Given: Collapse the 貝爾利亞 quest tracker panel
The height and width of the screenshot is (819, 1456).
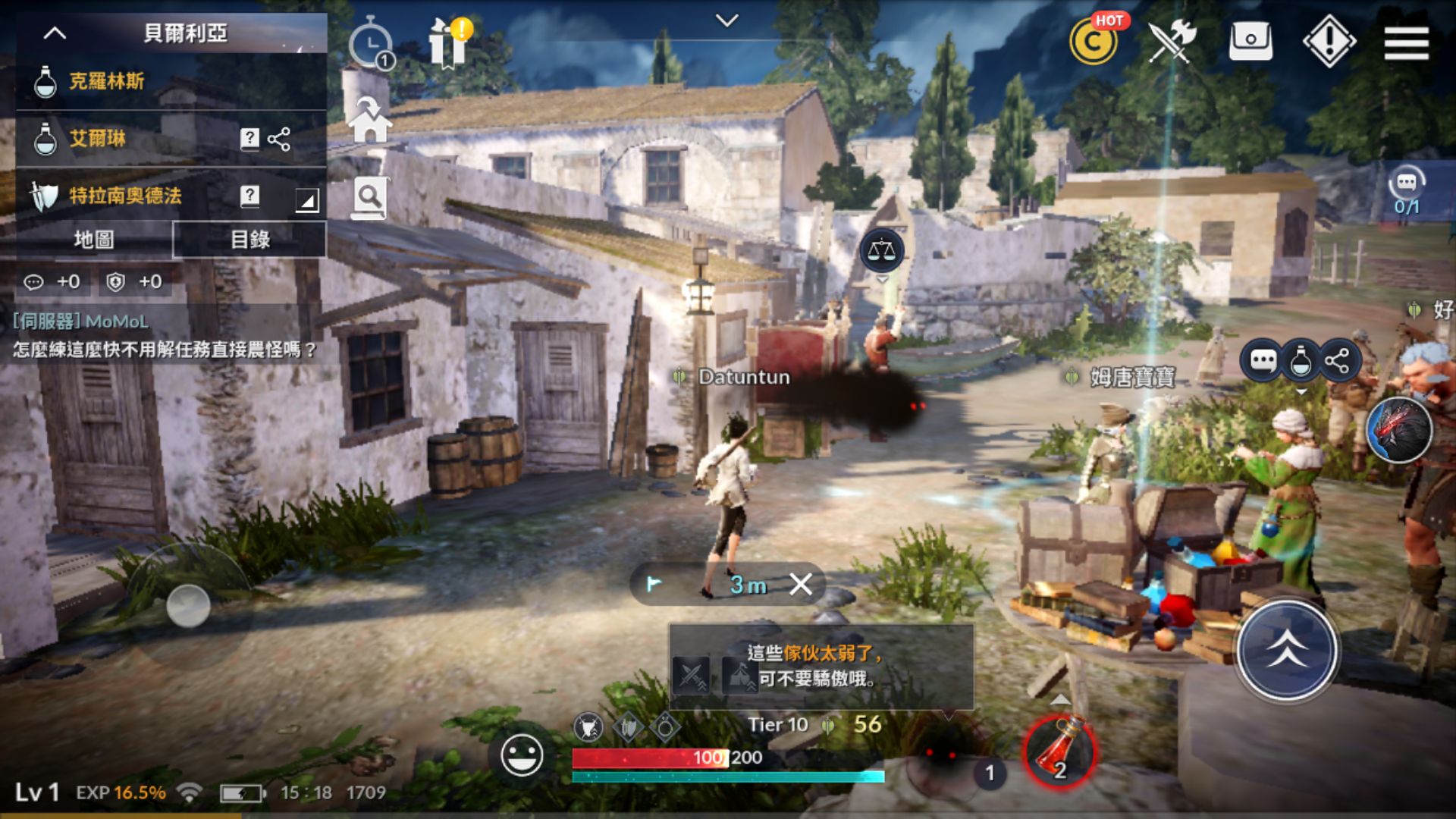Looking at the screenshot, I should [53, 33].
